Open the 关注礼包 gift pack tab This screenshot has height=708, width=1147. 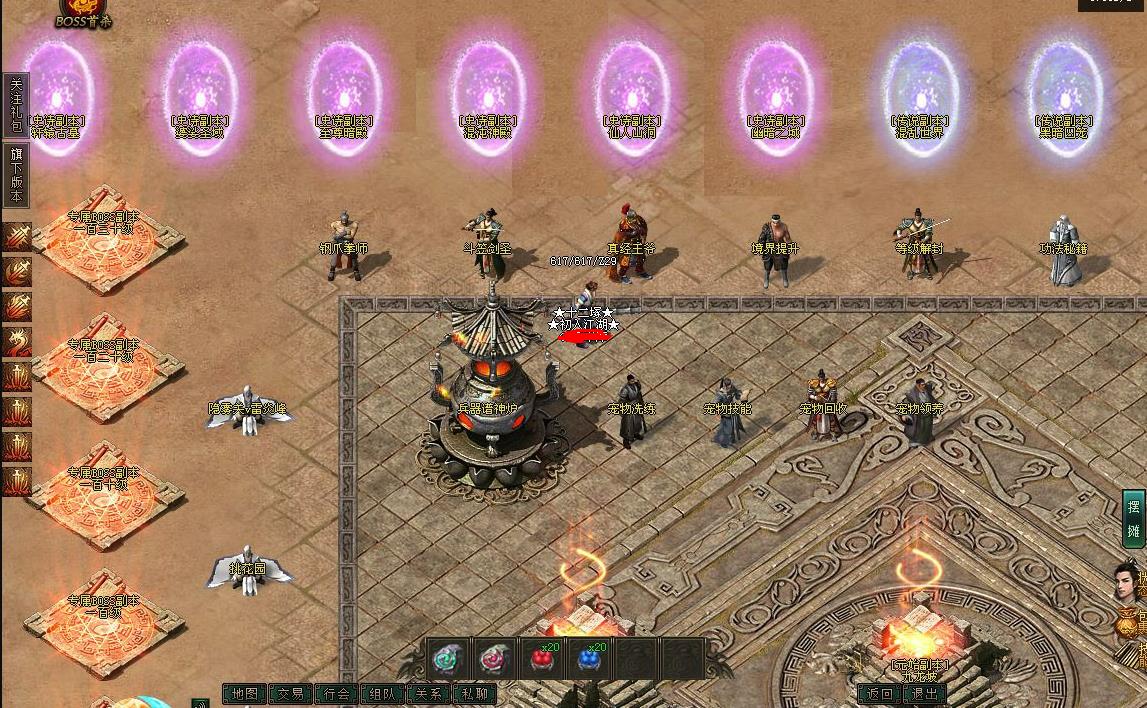(15, 105)
